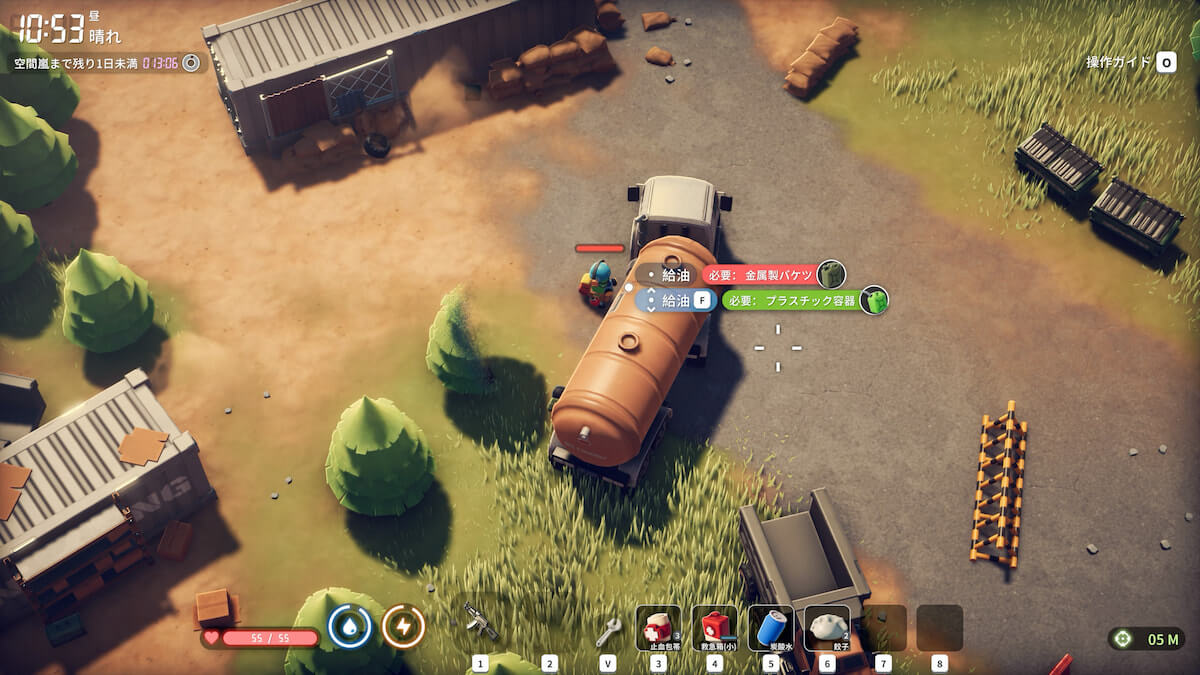The width and height of the screenshot is (1200, 675).
Task: Select the wrench tool slot
Action: click(608, 630)
